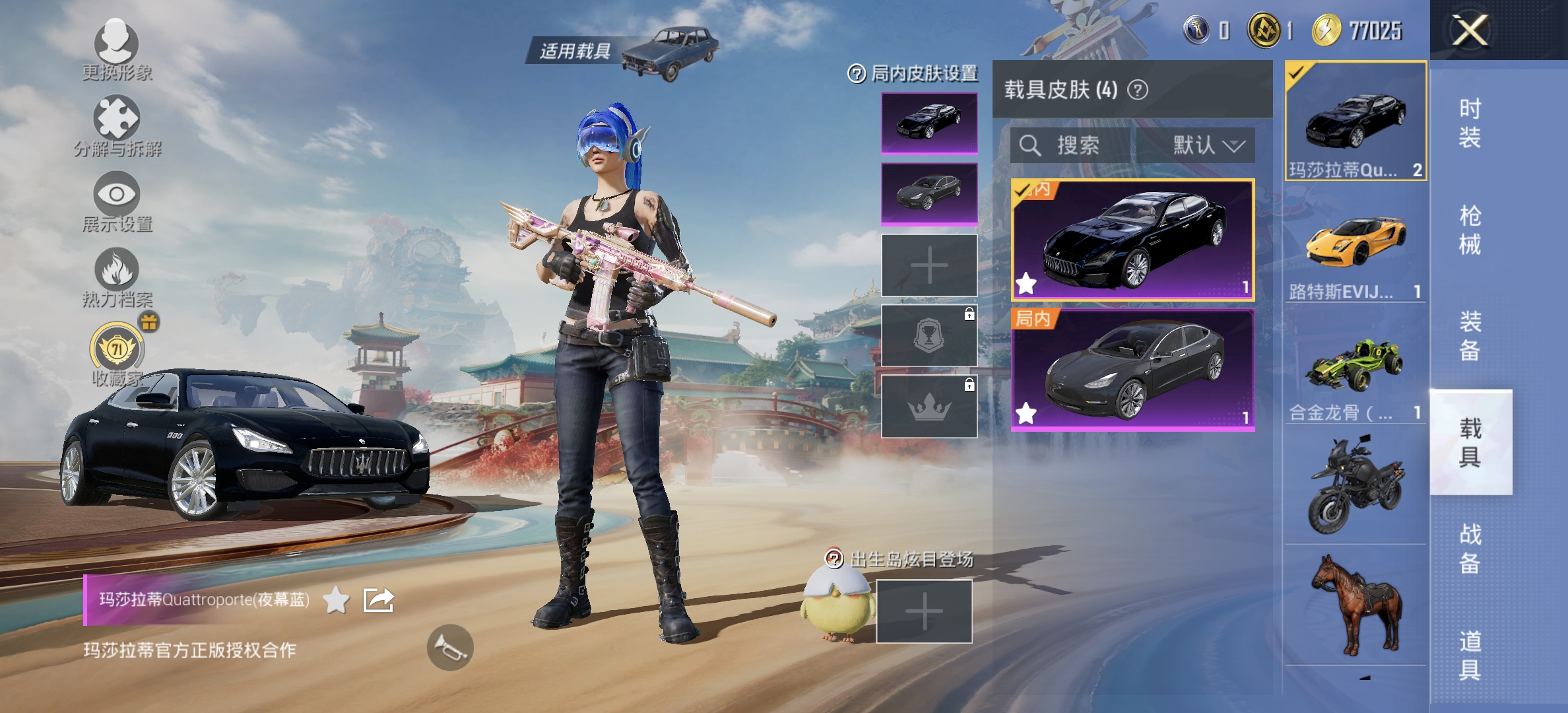Switch to the 枪械 firearms tab
This screenshot has height=713, width=1568.
click(x=1470, y=230)
